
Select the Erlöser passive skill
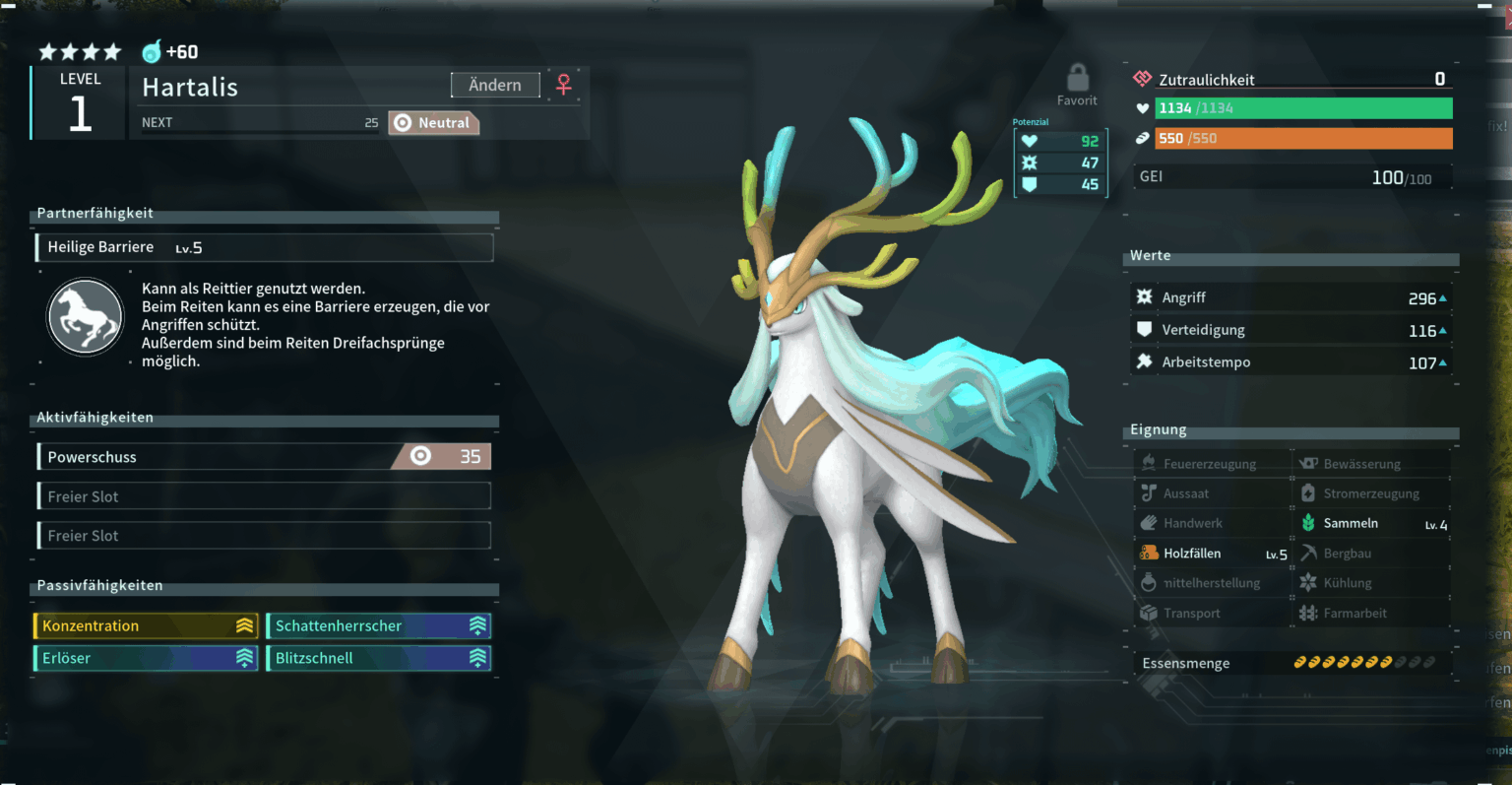pos(146,658)
